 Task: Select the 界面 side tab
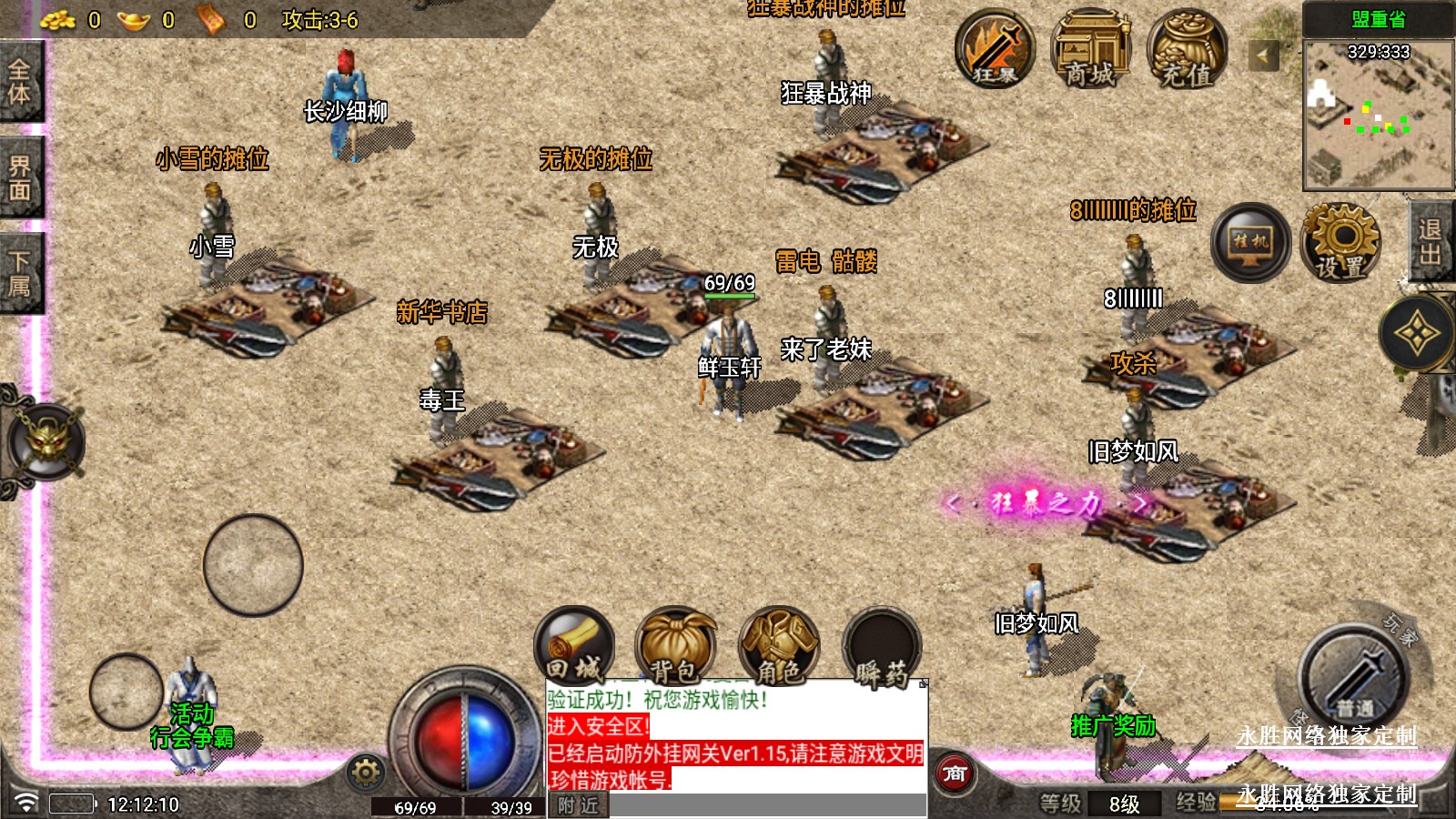click(x=20, y=177)
